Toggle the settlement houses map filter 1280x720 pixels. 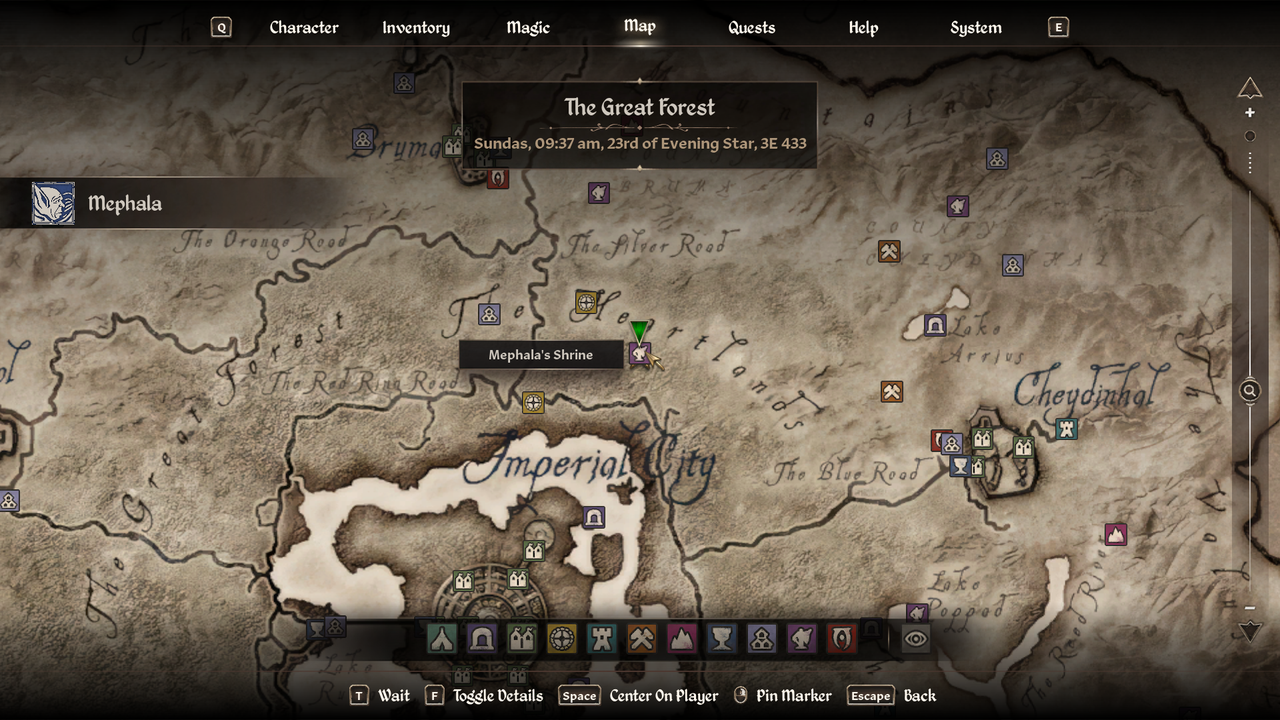point(521,638)
